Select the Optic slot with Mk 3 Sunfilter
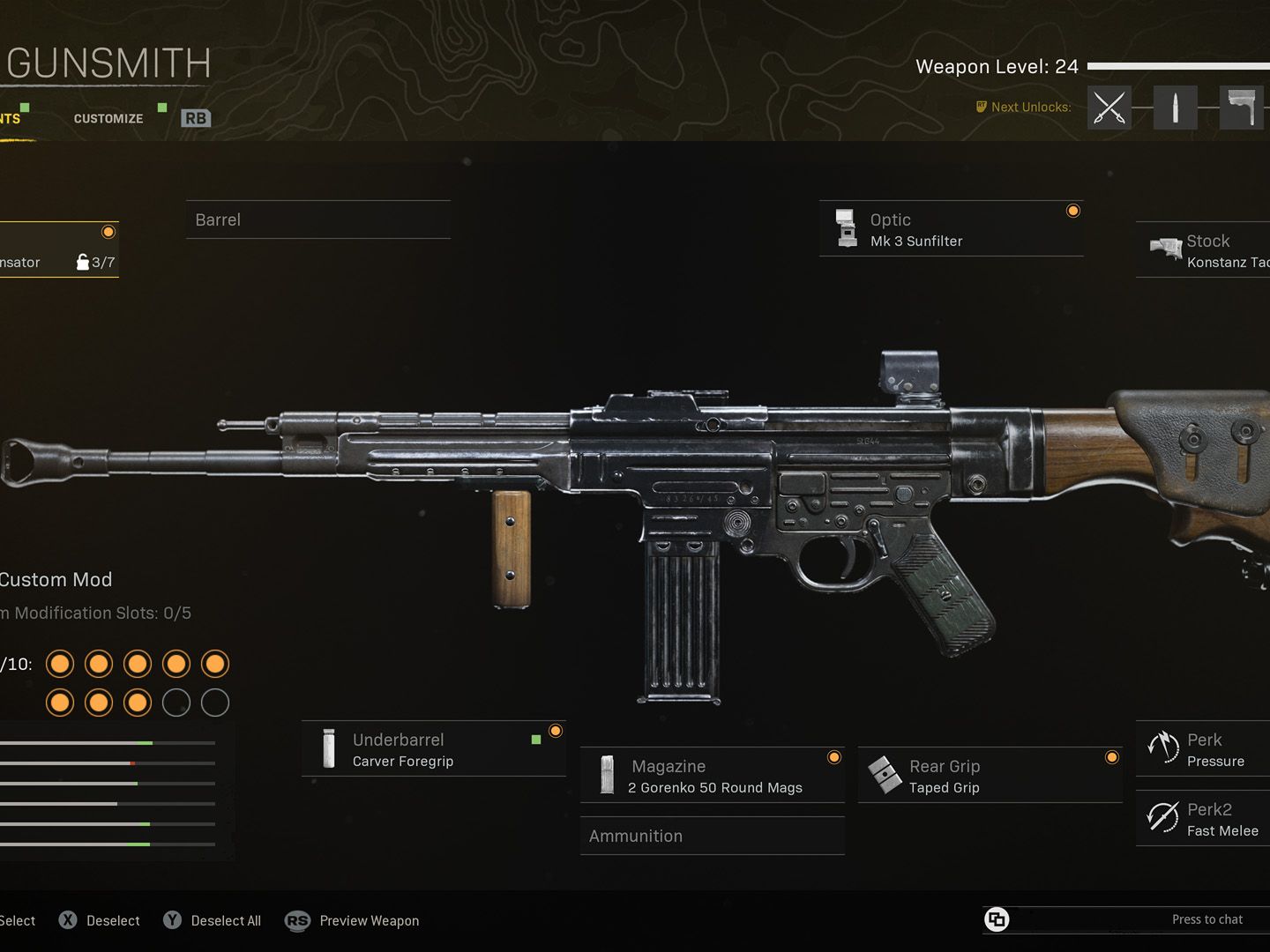 pyautogui.click(x=951, y=229)
